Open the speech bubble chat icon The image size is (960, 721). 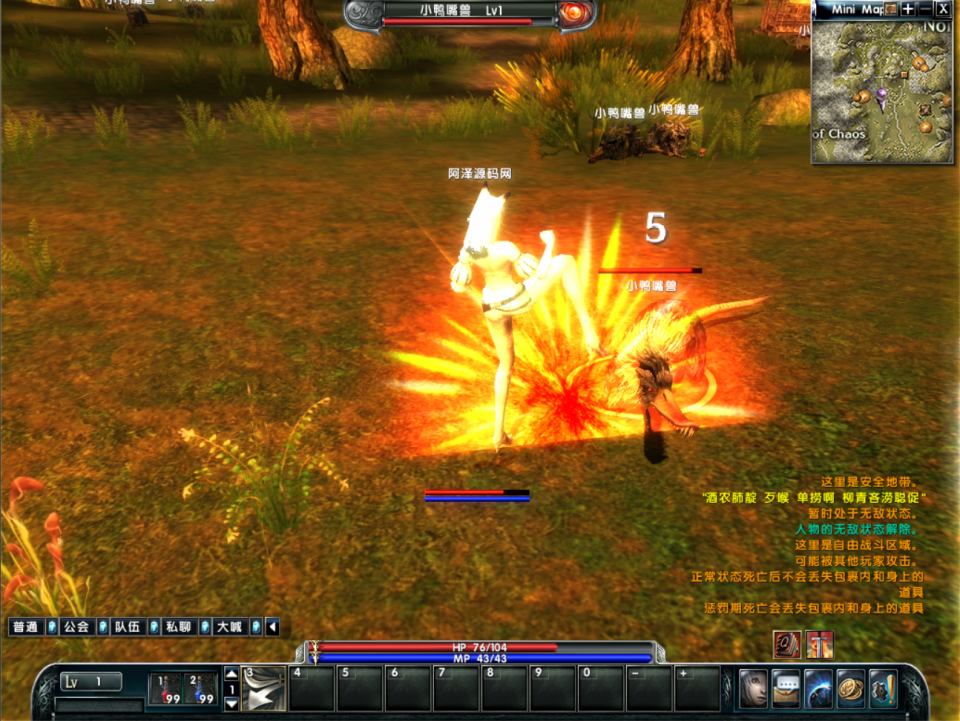[786, 688]
